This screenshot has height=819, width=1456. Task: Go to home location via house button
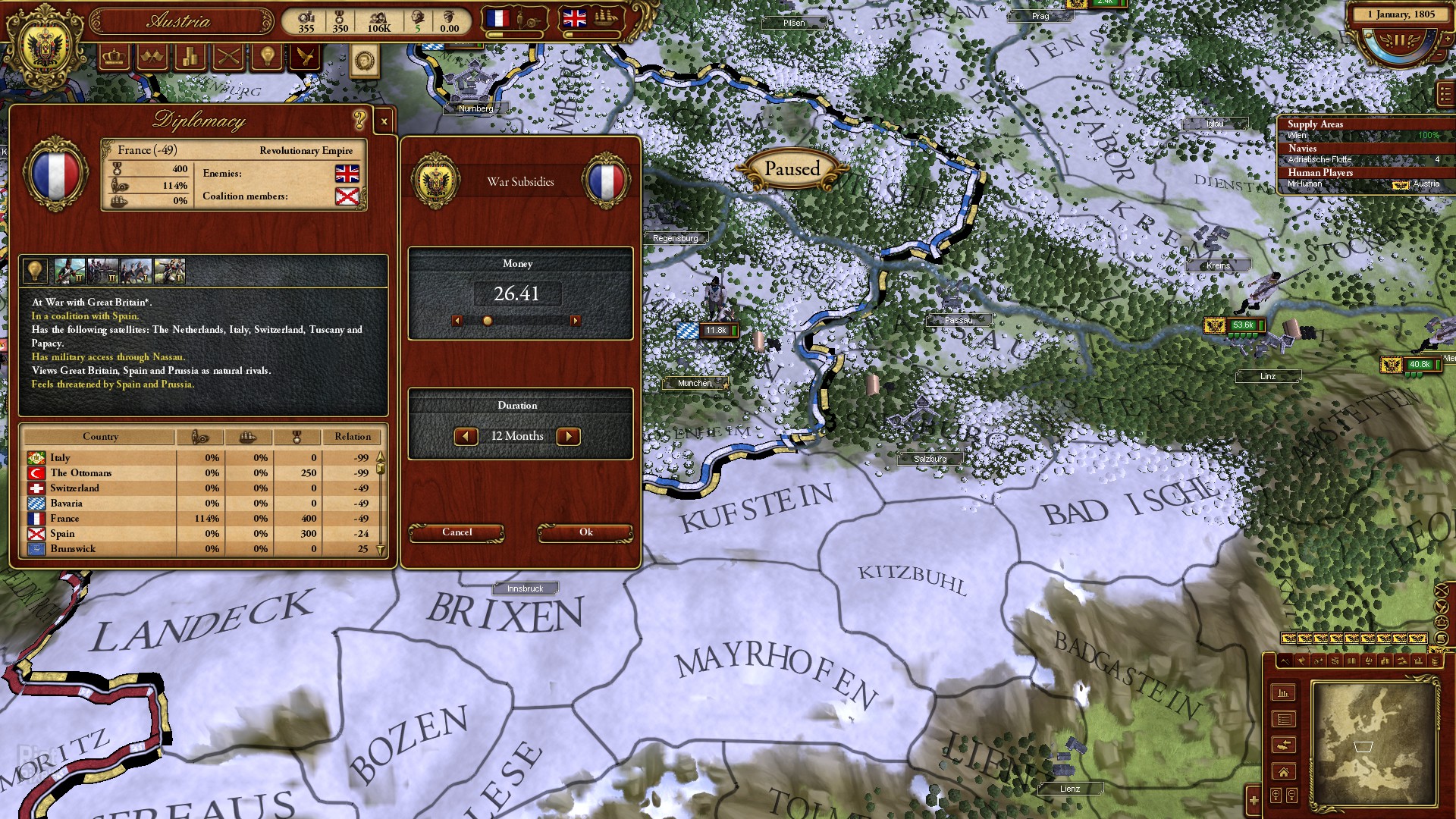(x=1283, y=772)
